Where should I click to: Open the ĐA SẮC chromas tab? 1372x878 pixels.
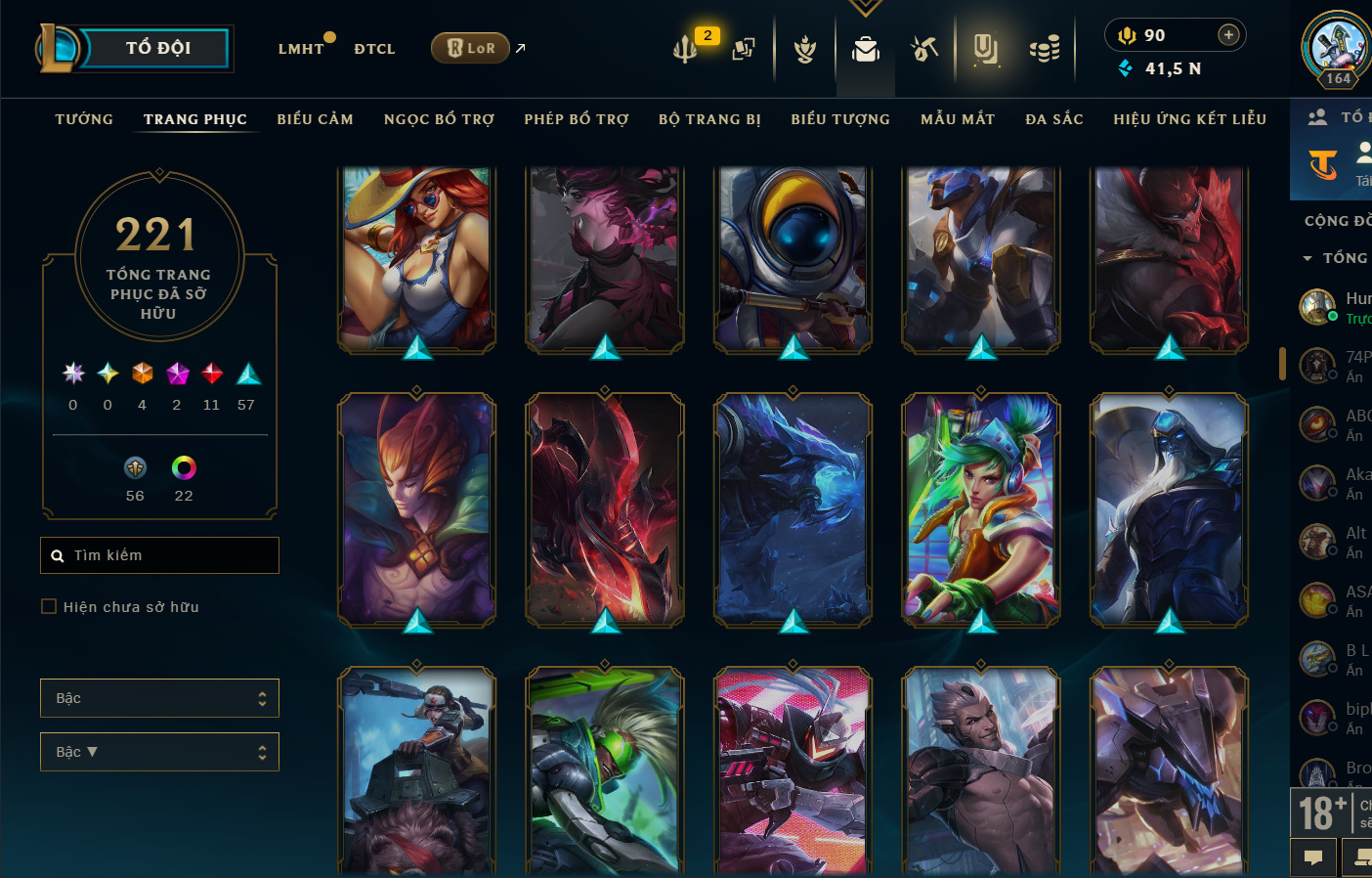[1054, 119]
